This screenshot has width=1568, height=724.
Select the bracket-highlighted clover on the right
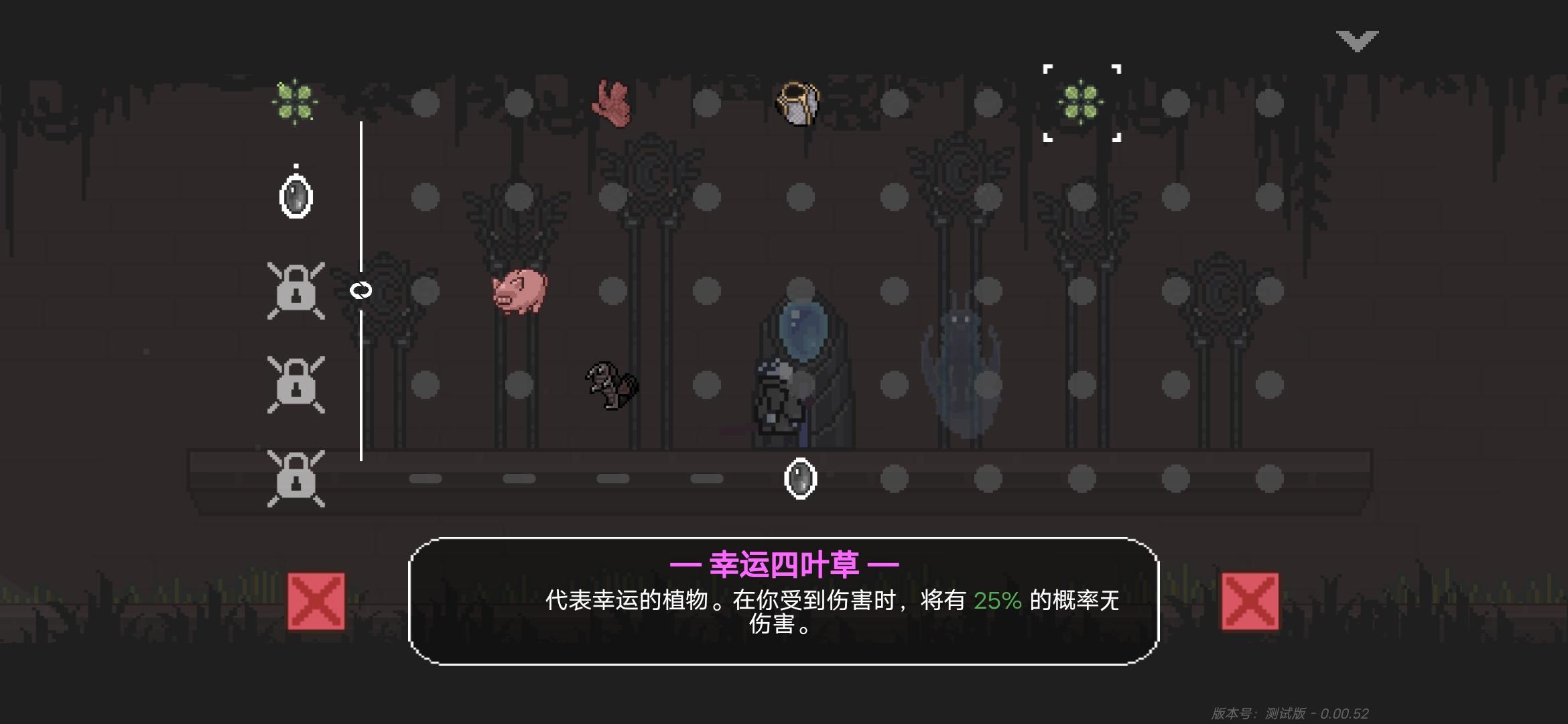(x=1080, y=102)
